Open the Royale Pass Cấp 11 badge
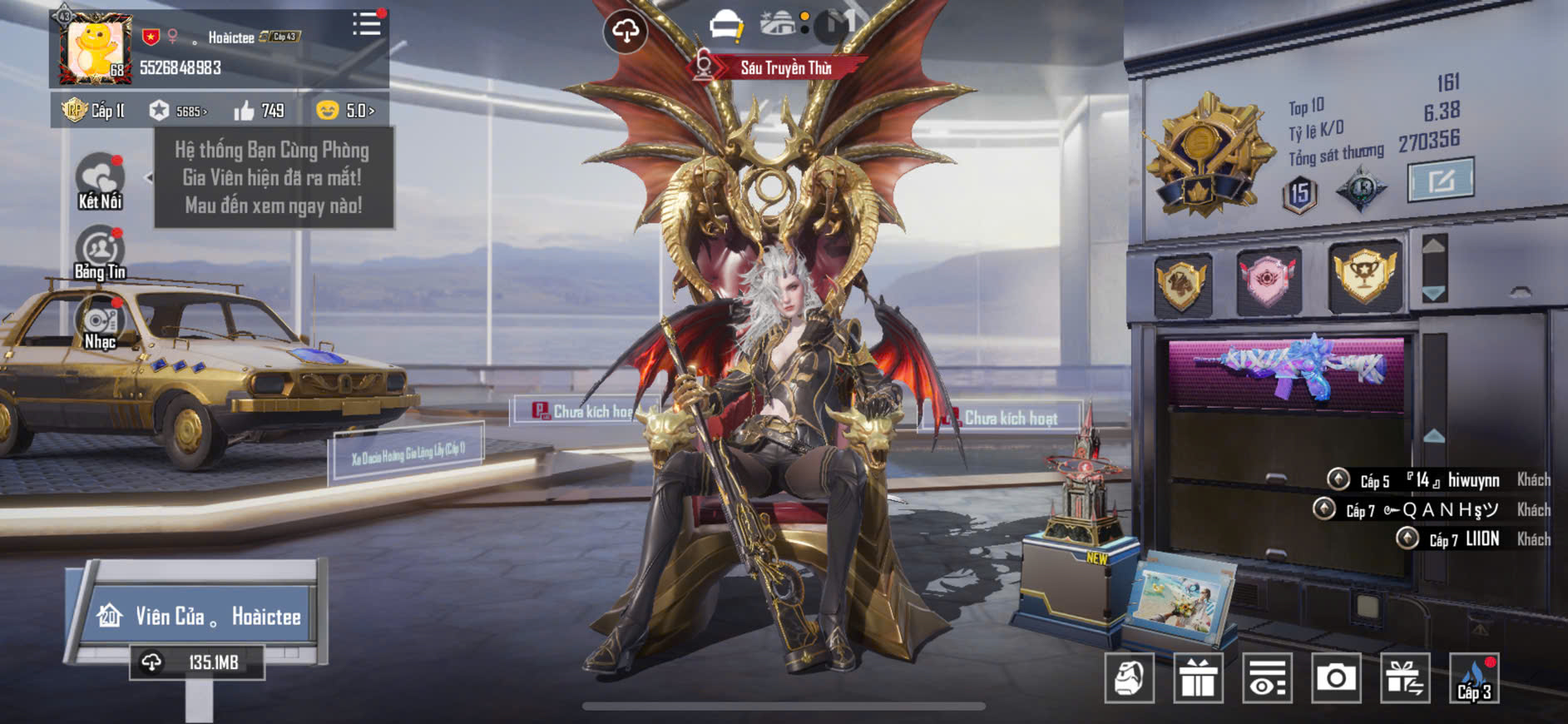Viewport: 1568px width, 724px height. [93, 111]
